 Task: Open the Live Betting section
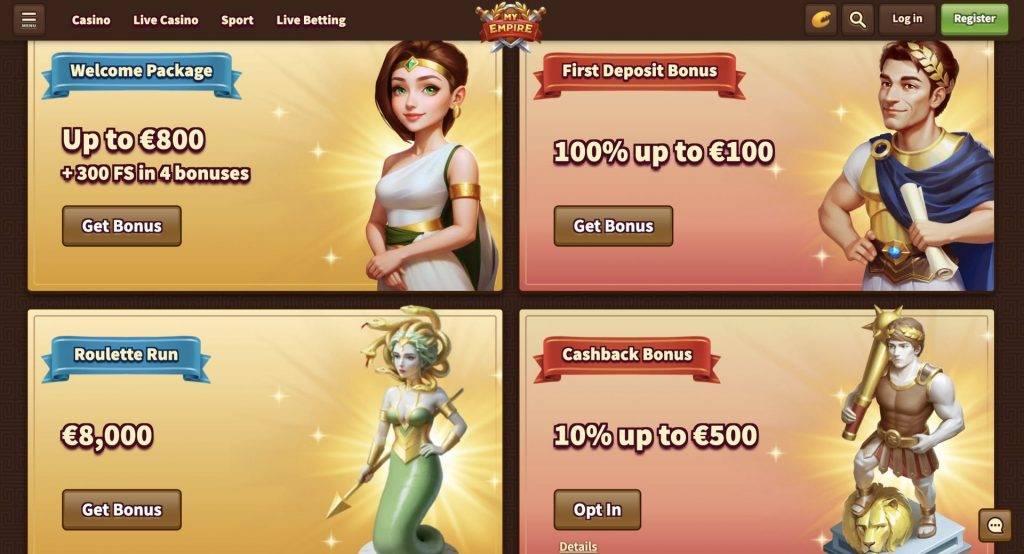pyautogui.click(x=311, y=20)
